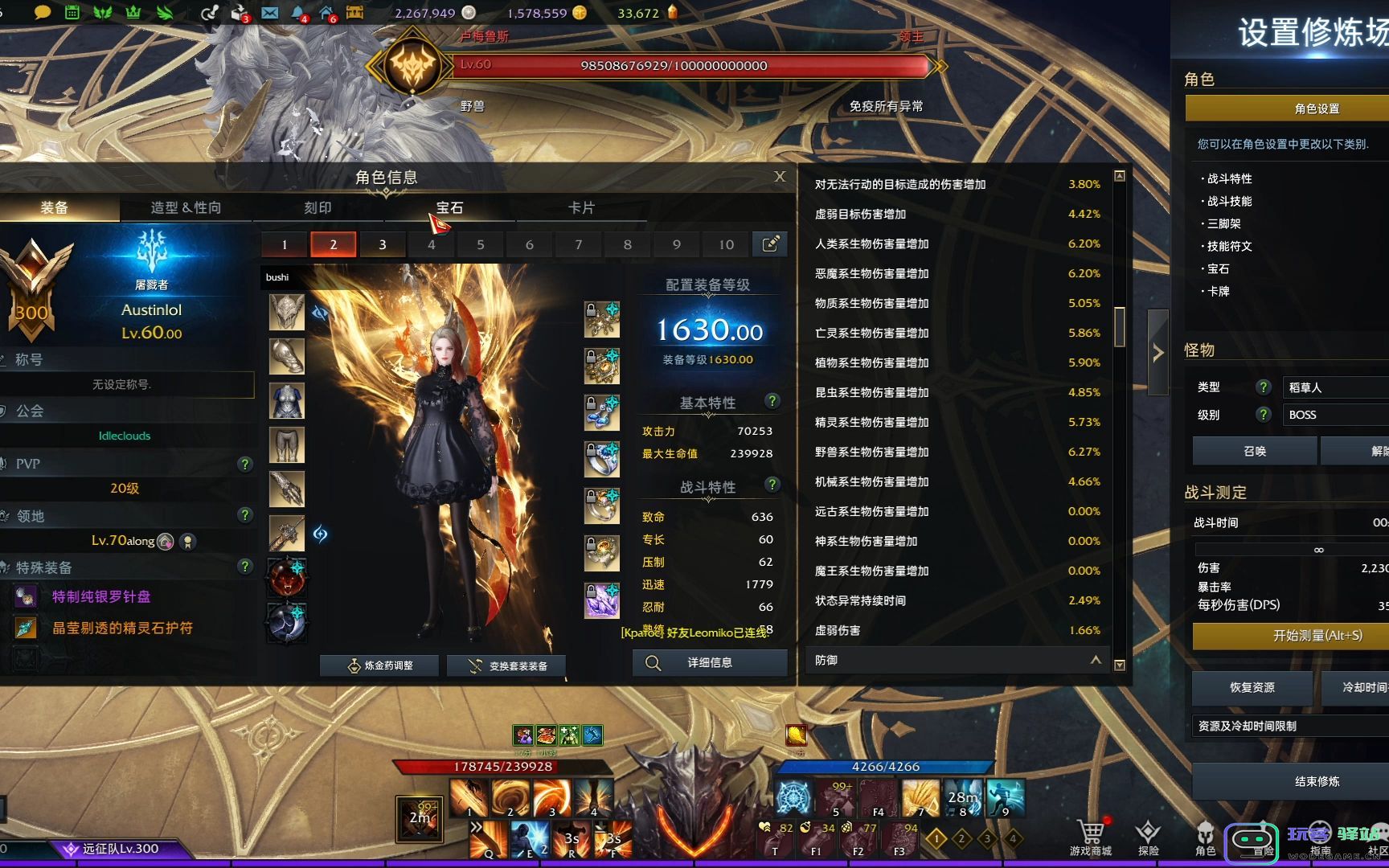Close the 角色信息 character window
Screen dimensions: 1389x868
coord(780,177)
